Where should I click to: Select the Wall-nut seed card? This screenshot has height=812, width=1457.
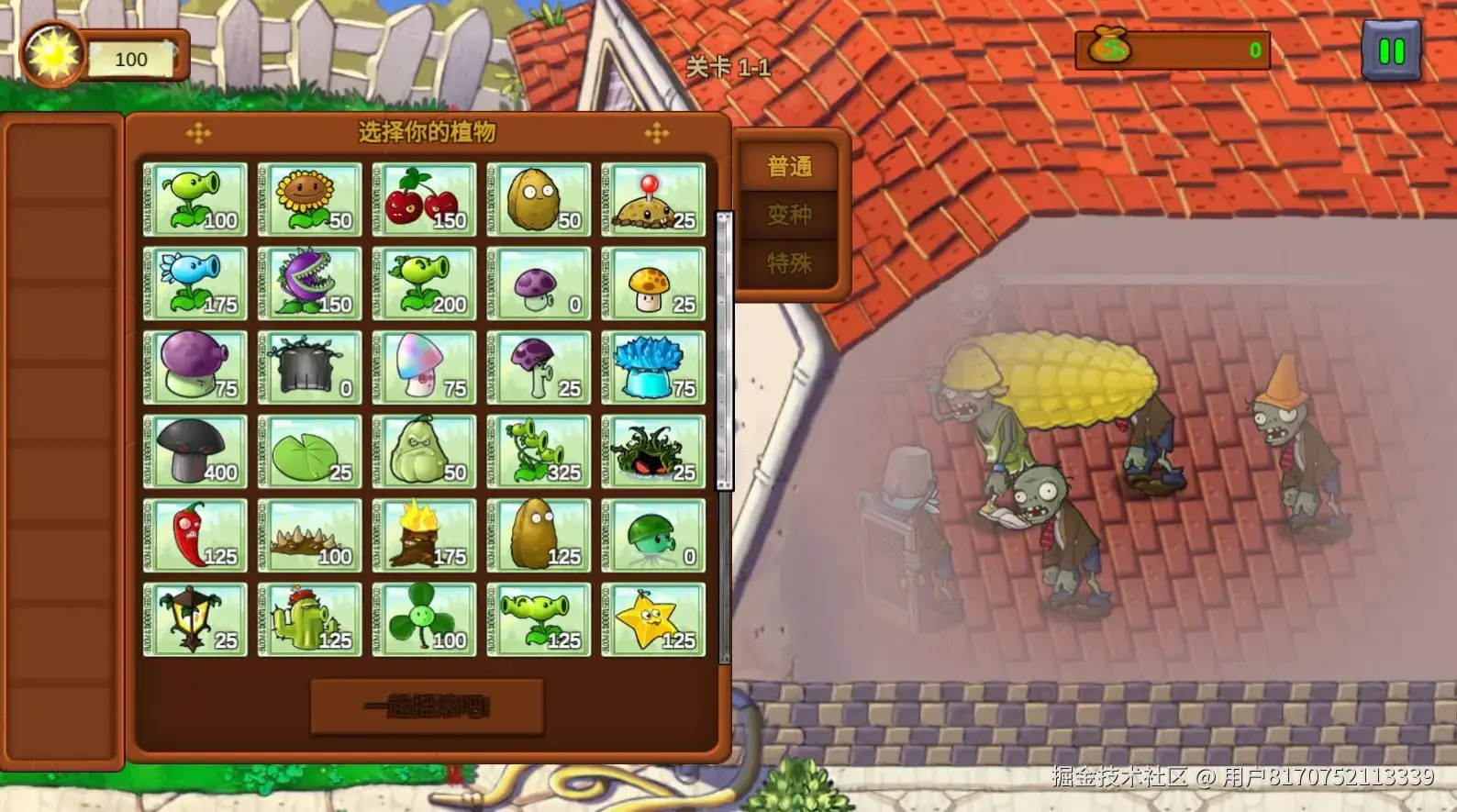(539, 200)
